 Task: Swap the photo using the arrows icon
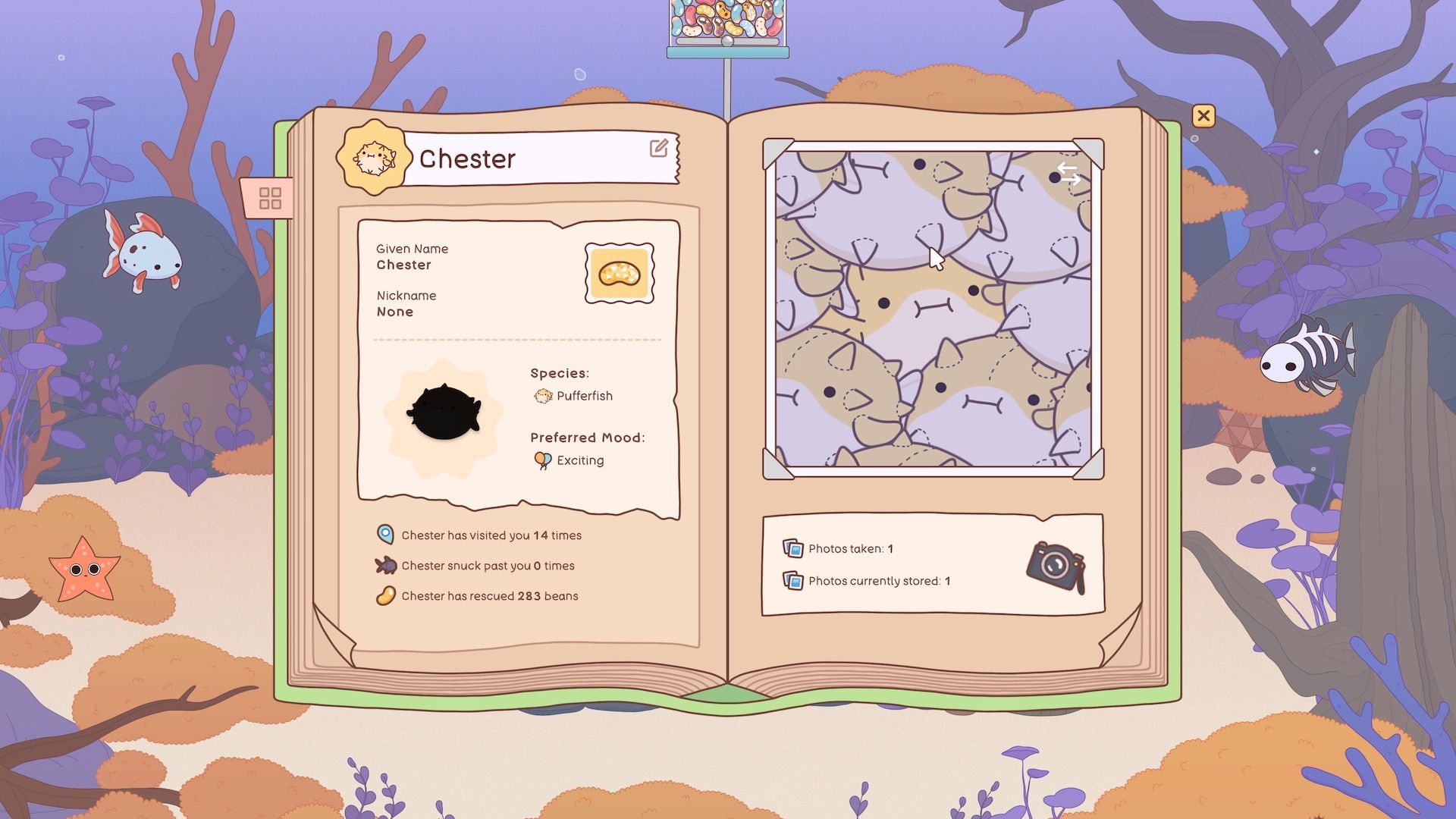1068,174
